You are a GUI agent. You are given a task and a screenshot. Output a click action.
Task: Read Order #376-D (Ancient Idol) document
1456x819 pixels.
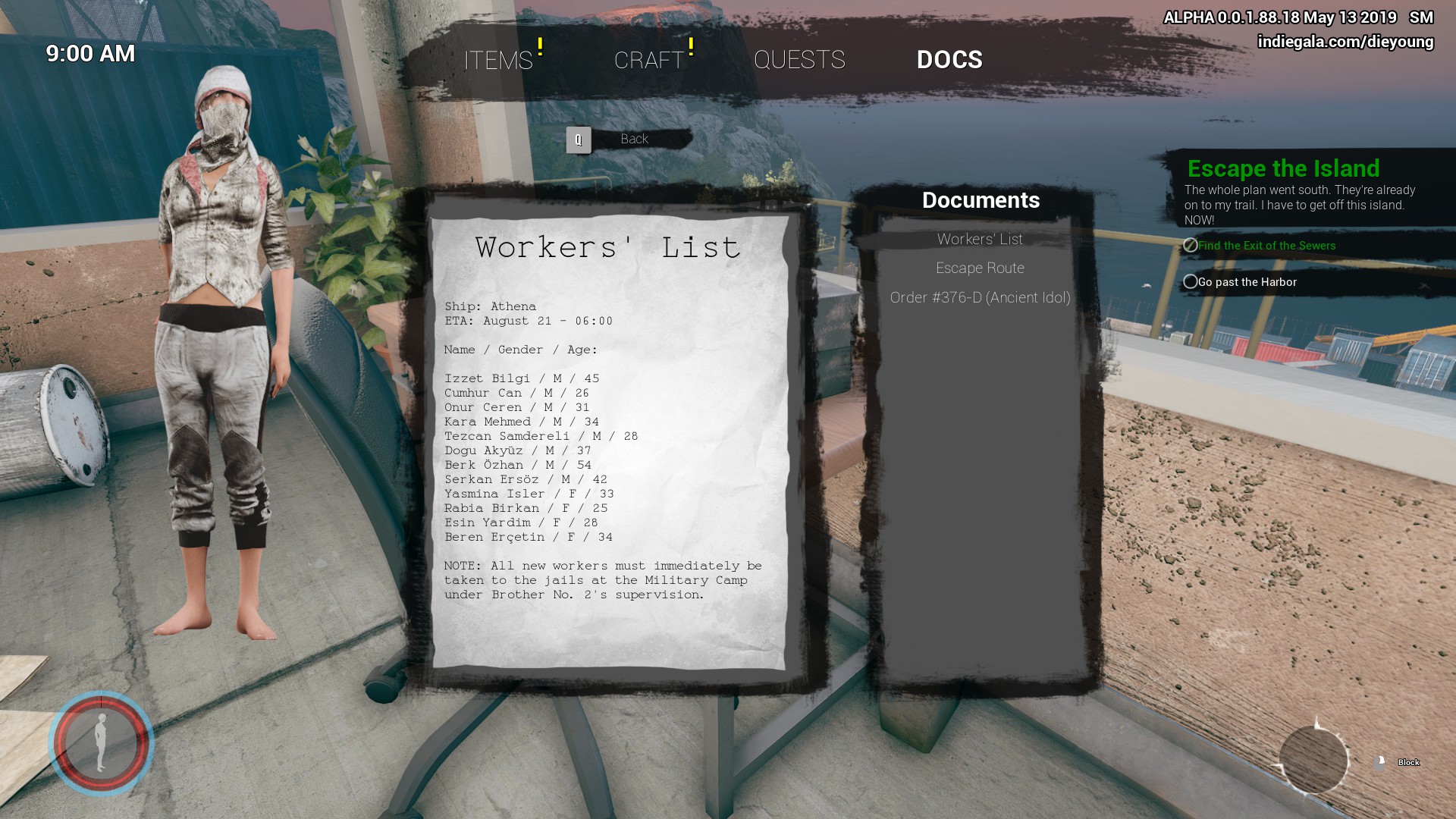tap(980, 298)
